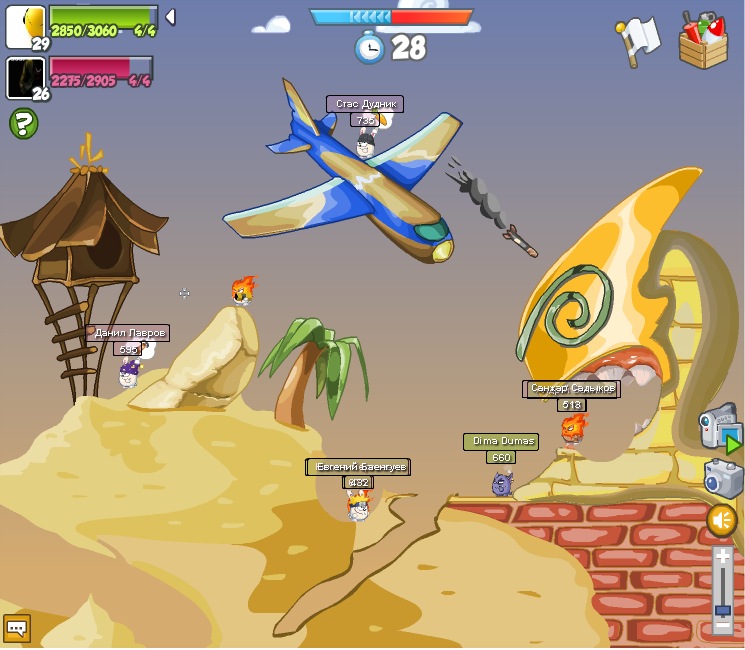Zoom out using the minus button
This screenshot has height=650, width=745.
point(722,626)
